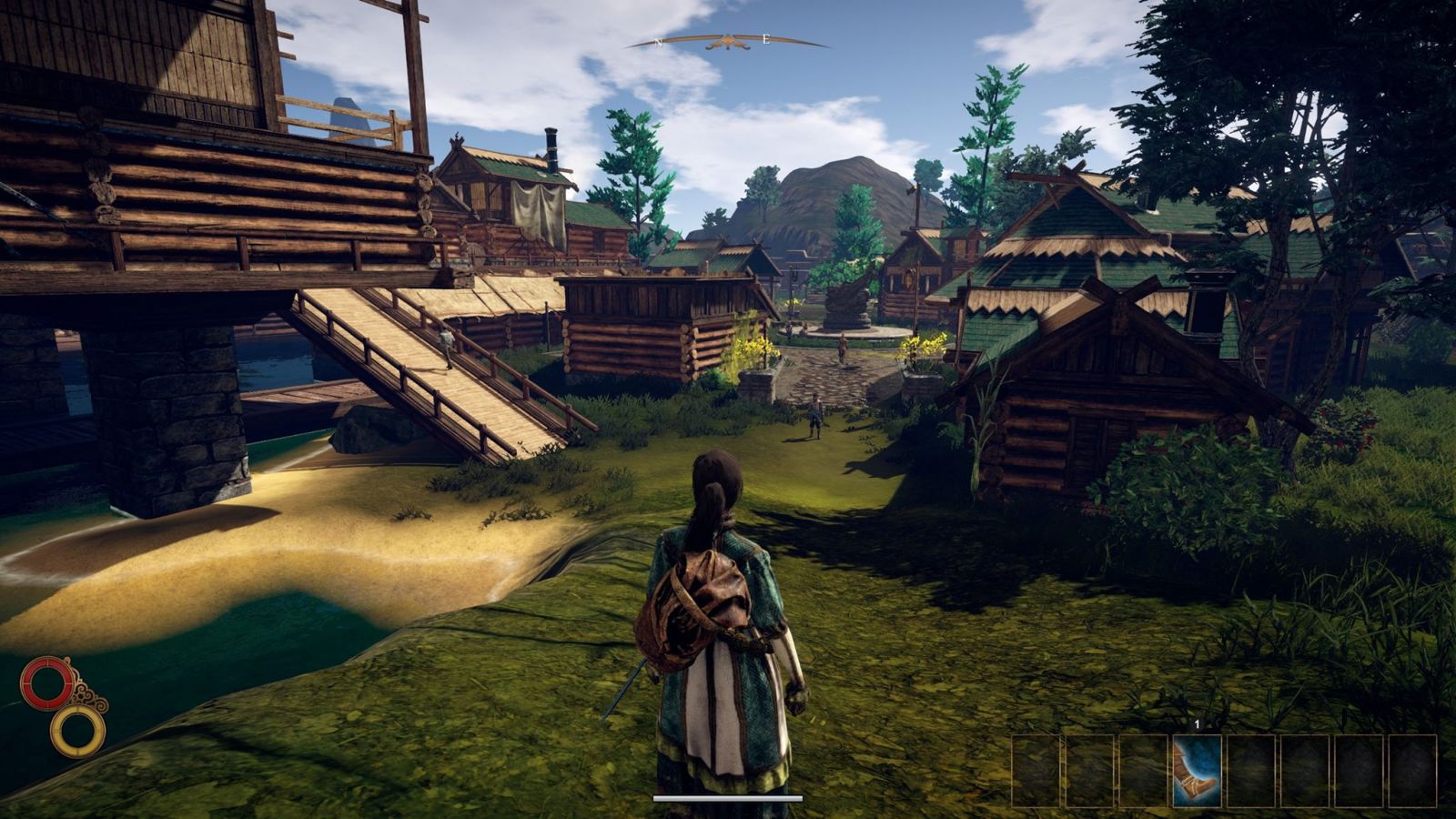
Task: Click the keybind label 1 above the boots
Action: pos(1197,723)
